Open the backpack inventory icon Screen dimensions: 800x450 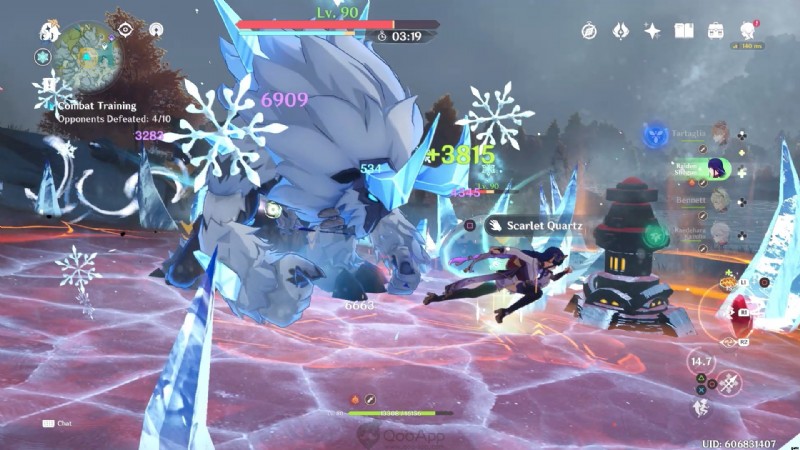pos(716,31)
